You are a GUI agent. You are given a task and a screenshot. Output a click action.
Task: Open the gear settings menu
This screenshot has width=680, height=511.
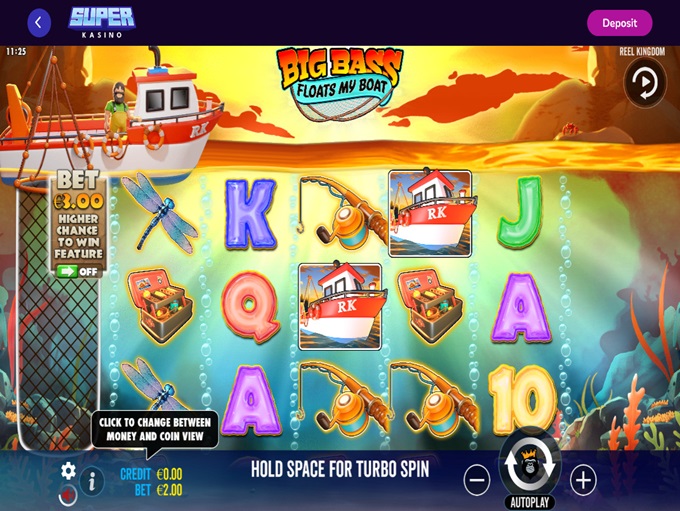pyautogui.click(x=68, y=470)
